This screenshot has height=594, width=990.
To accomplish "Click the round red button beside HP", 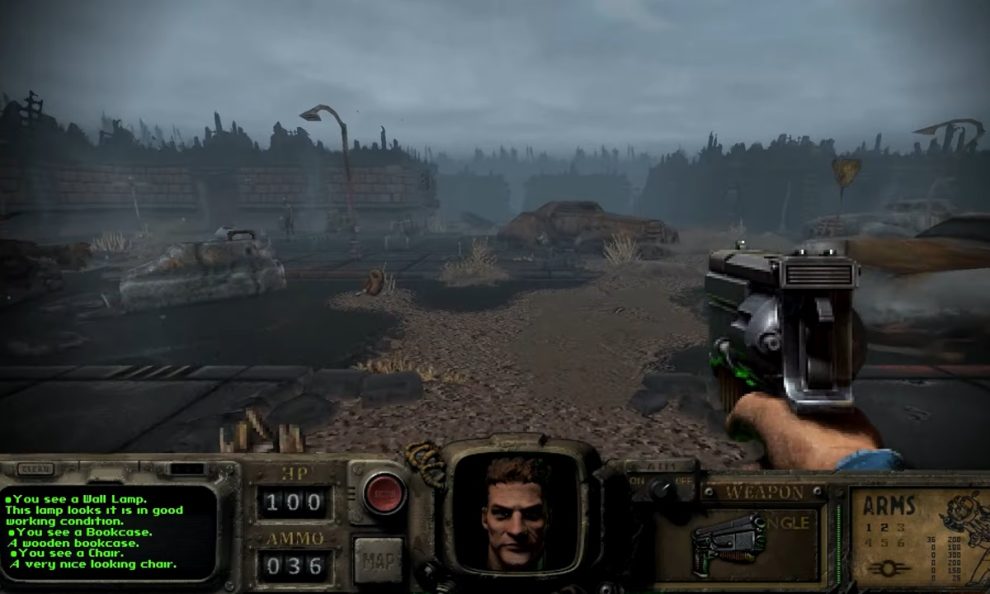I will [x=384, y=494].
